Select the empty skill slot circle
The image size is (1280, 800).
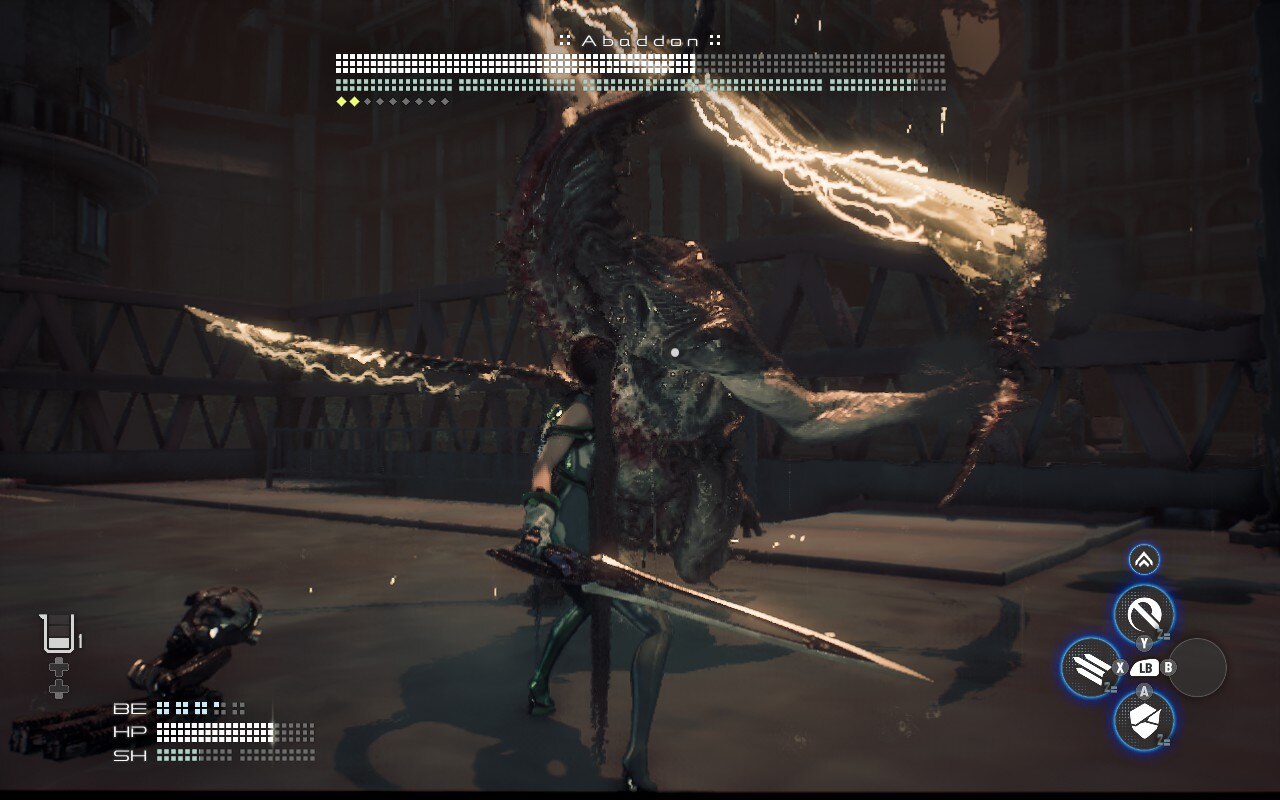tap(1198, 668)
